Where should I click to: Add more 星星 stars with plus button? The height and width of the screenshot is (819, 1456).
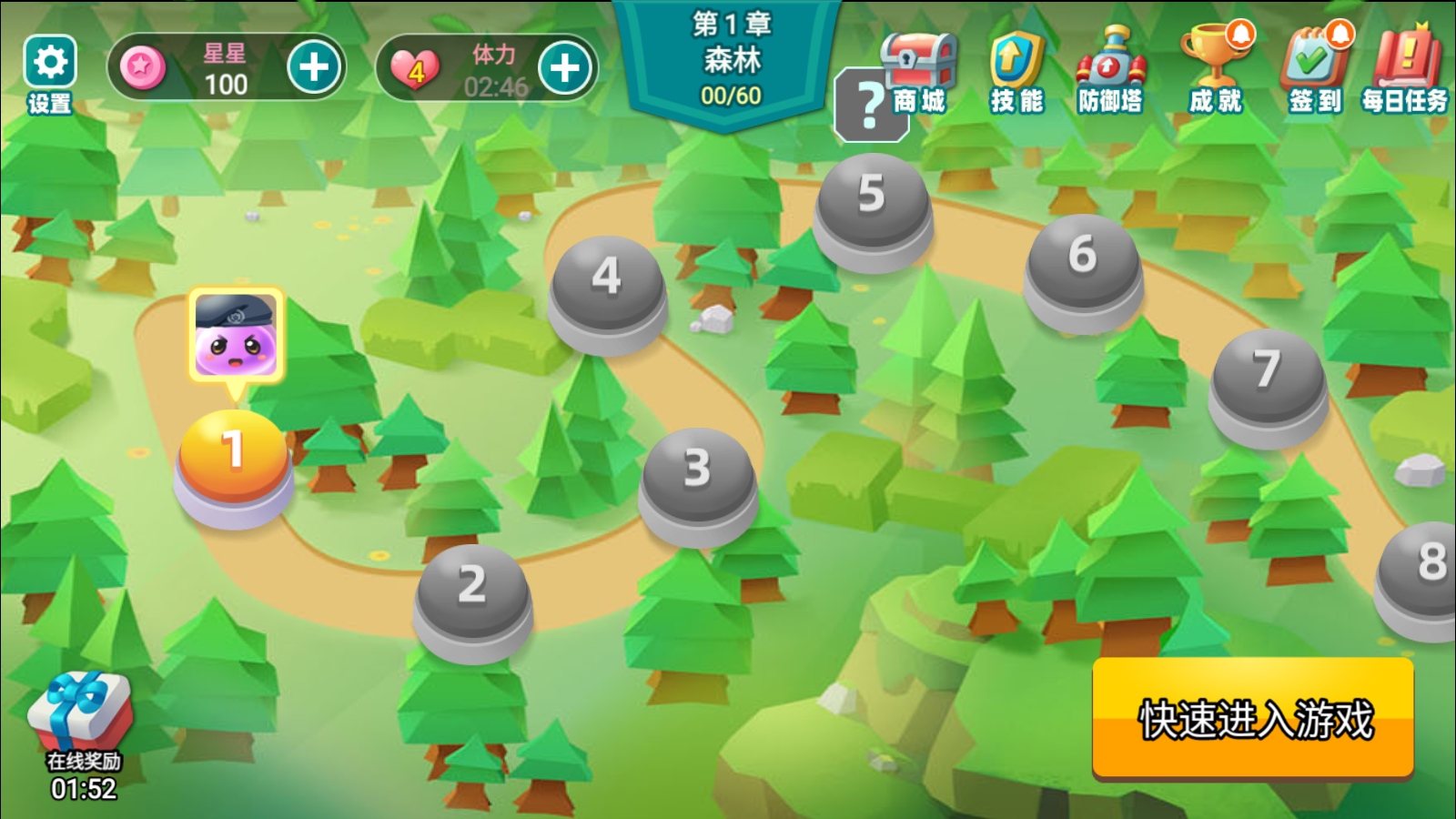coord(314,67)
